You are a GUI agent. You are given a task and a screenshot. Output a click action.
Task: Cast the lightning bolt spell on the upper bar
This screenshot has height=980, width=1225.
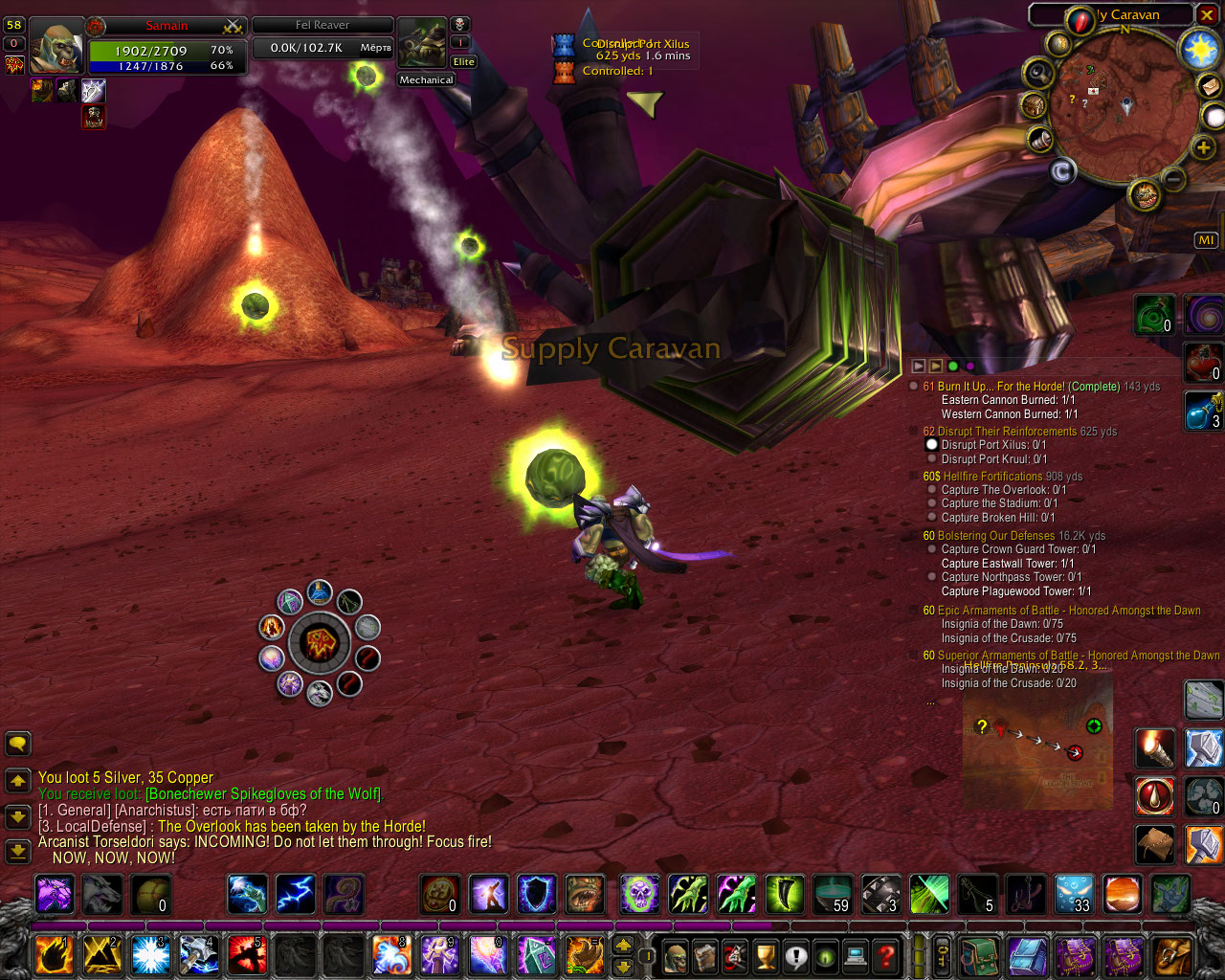[296, 895]
